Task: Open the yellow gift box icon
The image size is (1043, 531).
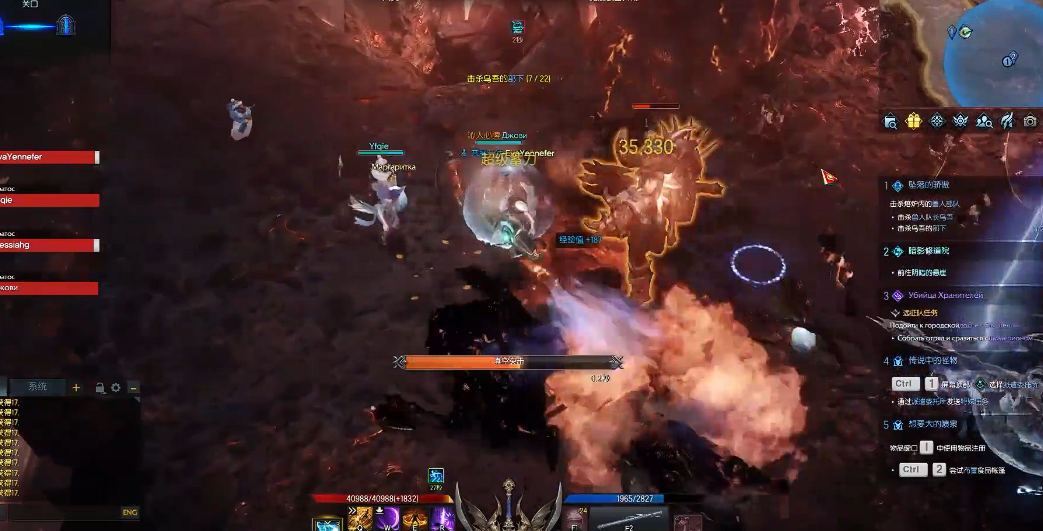Action: tap(913, 121)
